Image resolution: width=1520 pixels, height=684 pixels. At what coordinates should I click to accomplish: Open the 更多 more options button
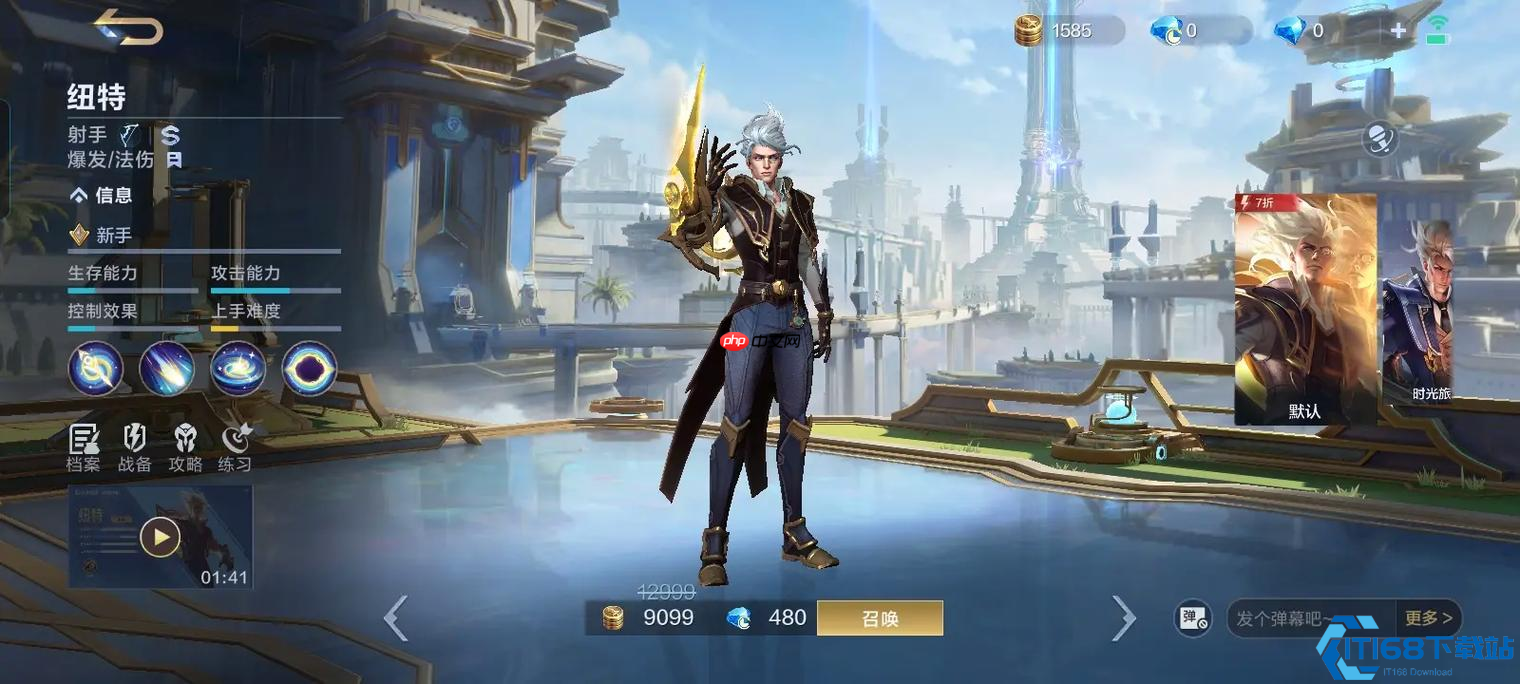(x=1430, y=619)
